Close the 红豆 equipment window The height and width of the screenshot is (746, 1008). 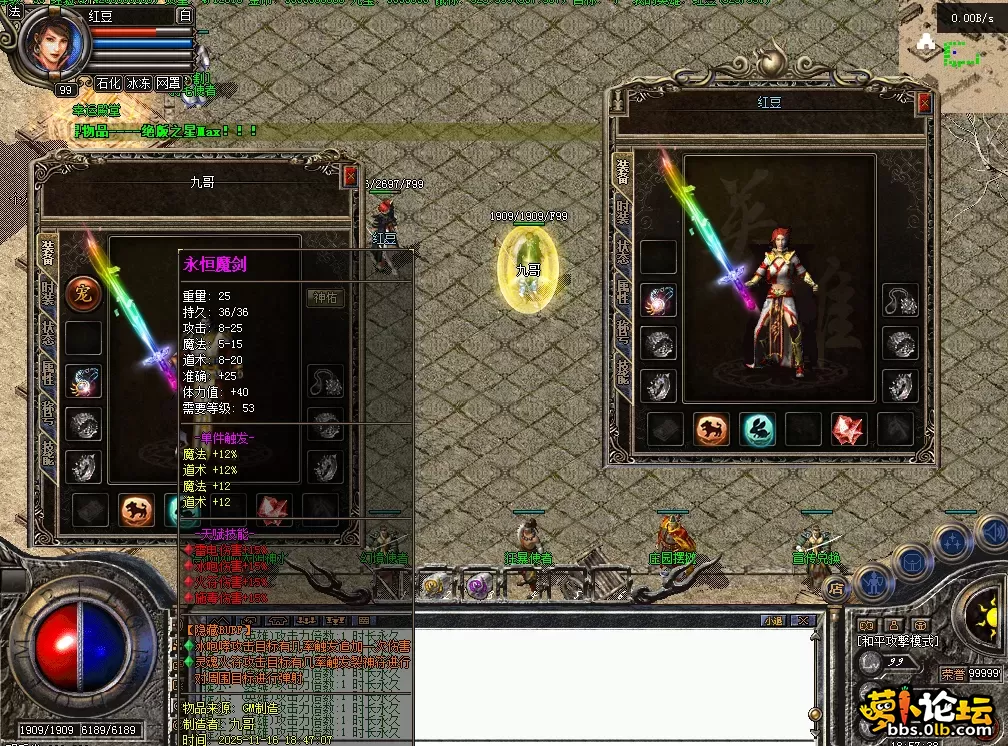924,102
